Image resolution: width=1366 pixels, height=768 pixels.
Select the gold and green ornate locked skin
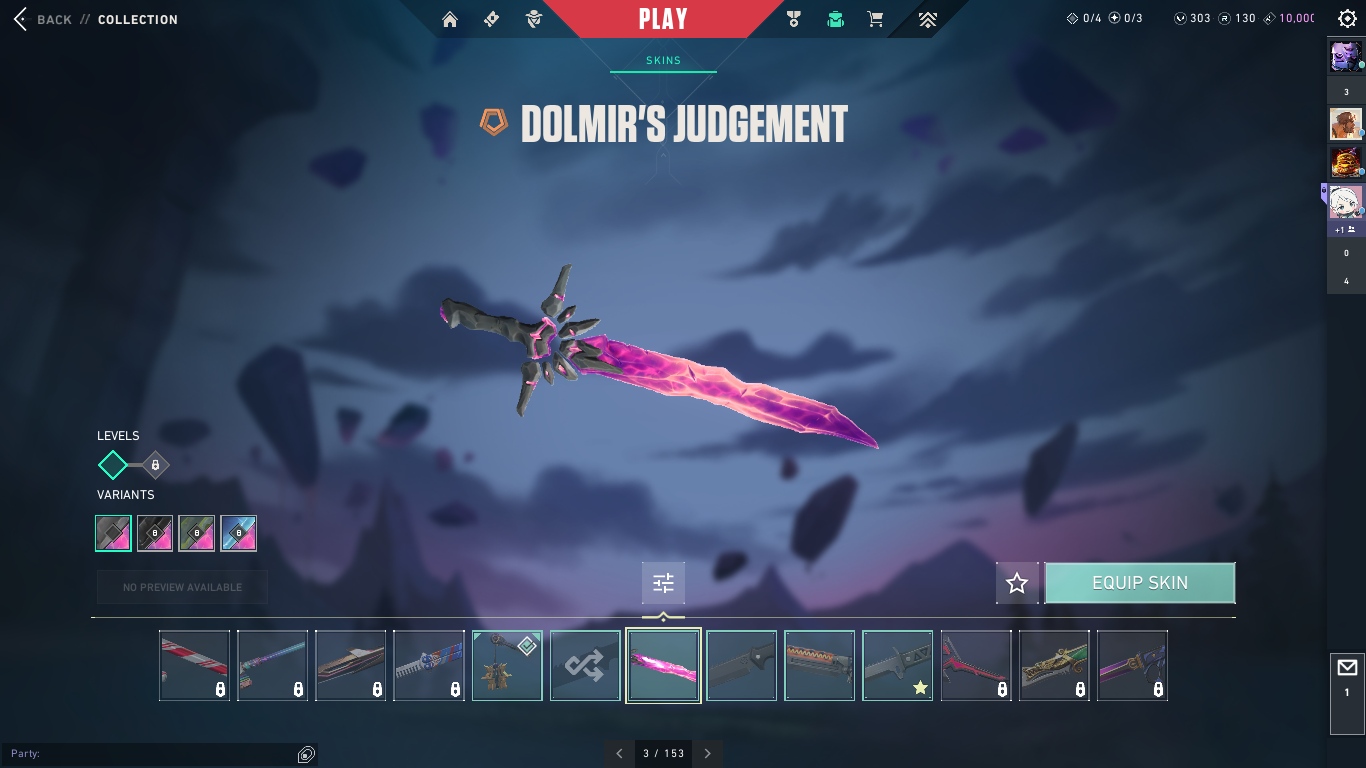[1054, 665]
